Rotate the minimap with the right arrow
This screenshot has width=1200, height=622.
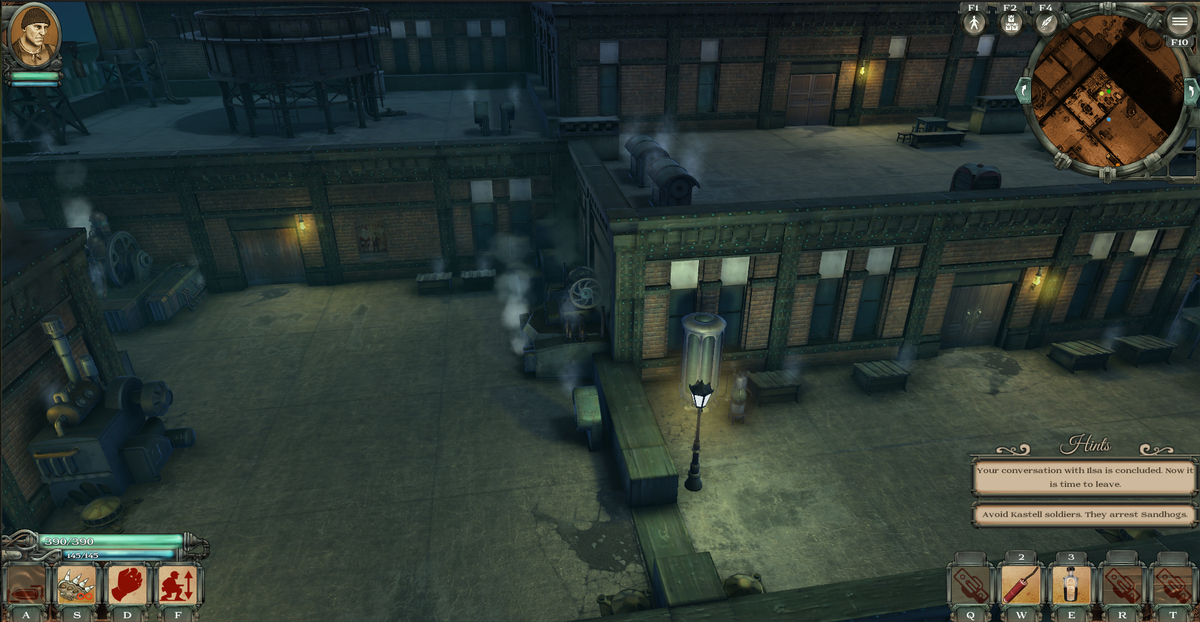[x=1191, y=92]
